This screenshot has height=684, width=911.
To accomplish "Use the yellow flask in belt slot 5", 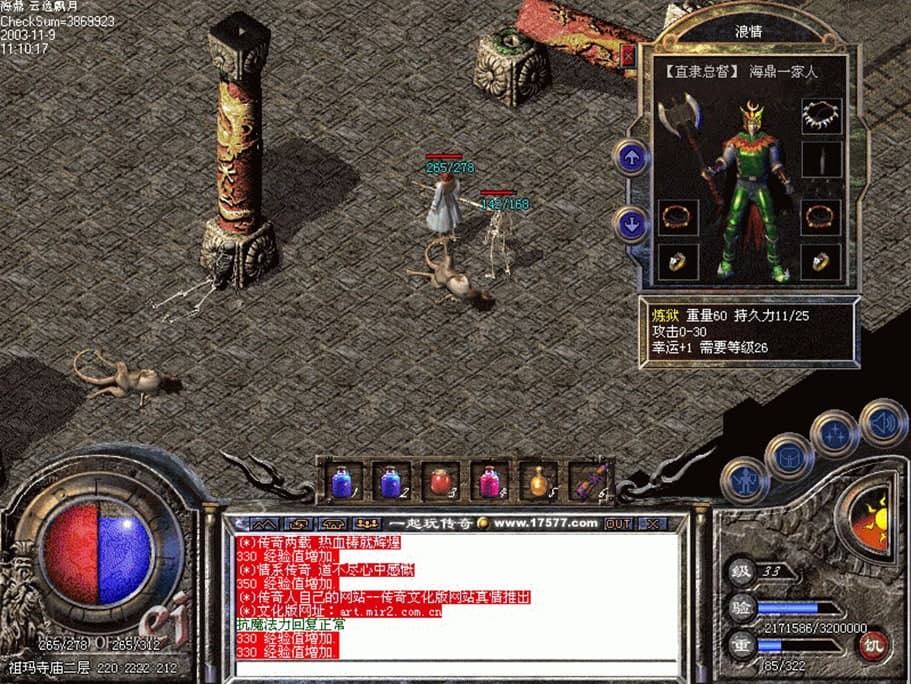I will 540,481.
